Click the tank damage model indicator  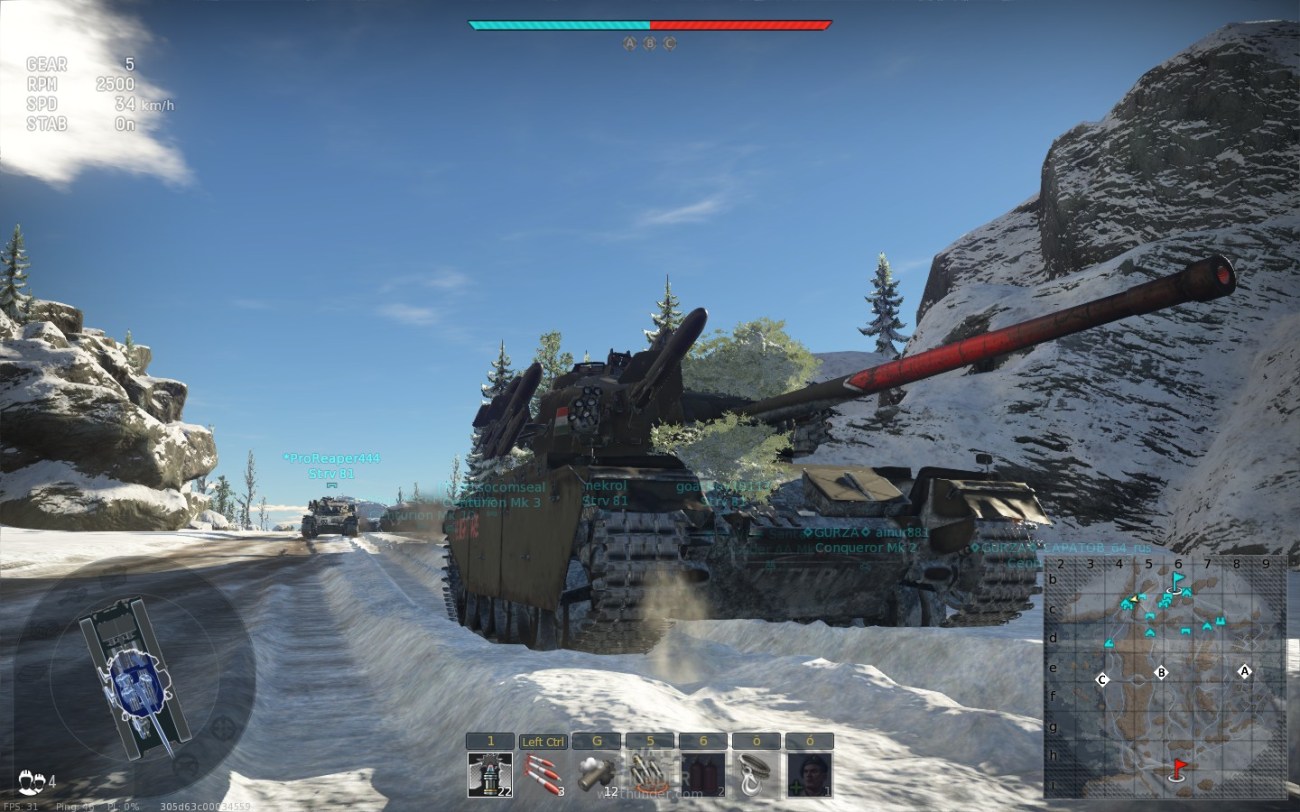click(x=134, y=673)
